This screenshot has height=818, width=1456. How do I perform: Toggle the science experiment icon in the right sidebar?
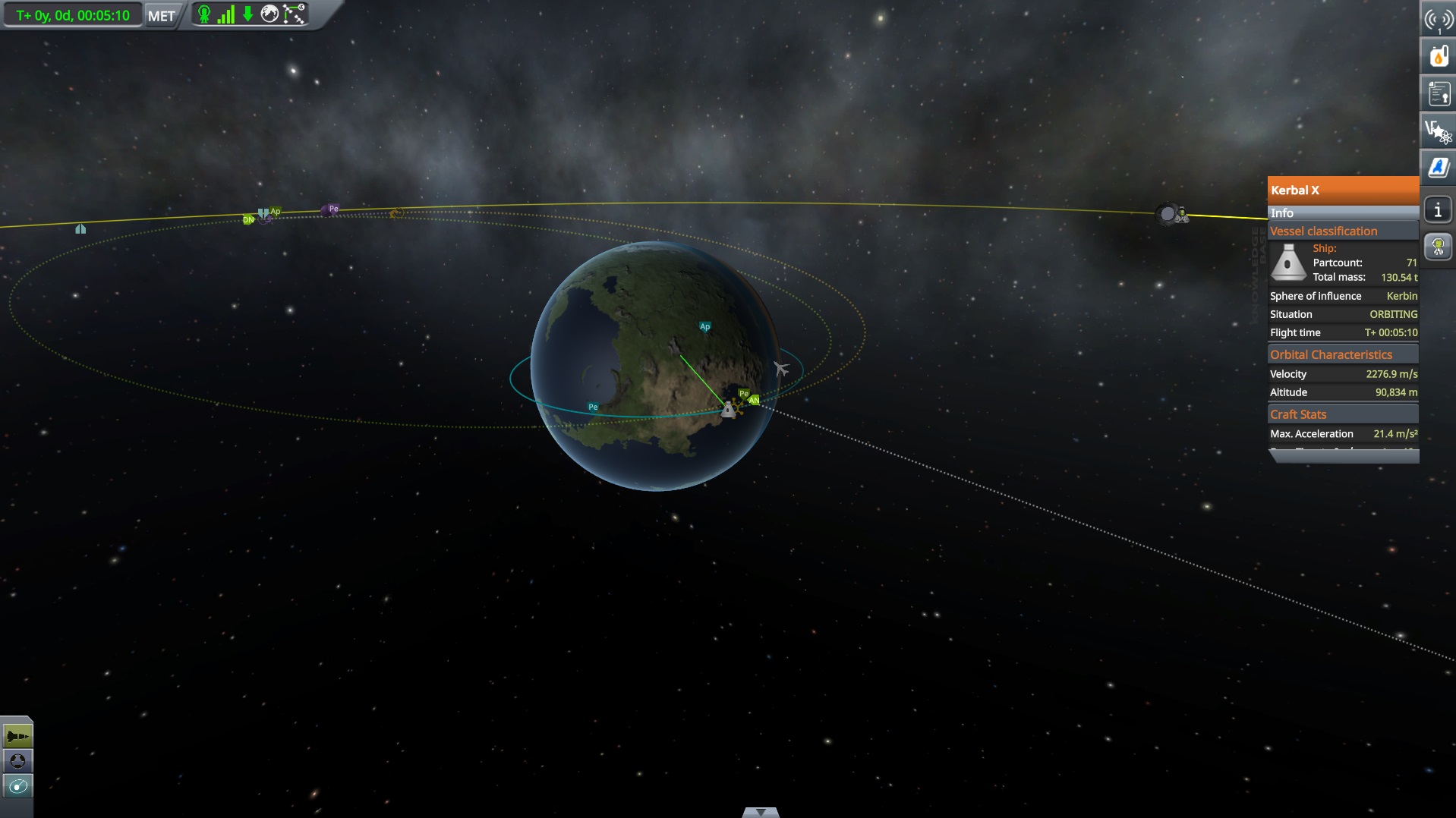tap(1439, 130)
